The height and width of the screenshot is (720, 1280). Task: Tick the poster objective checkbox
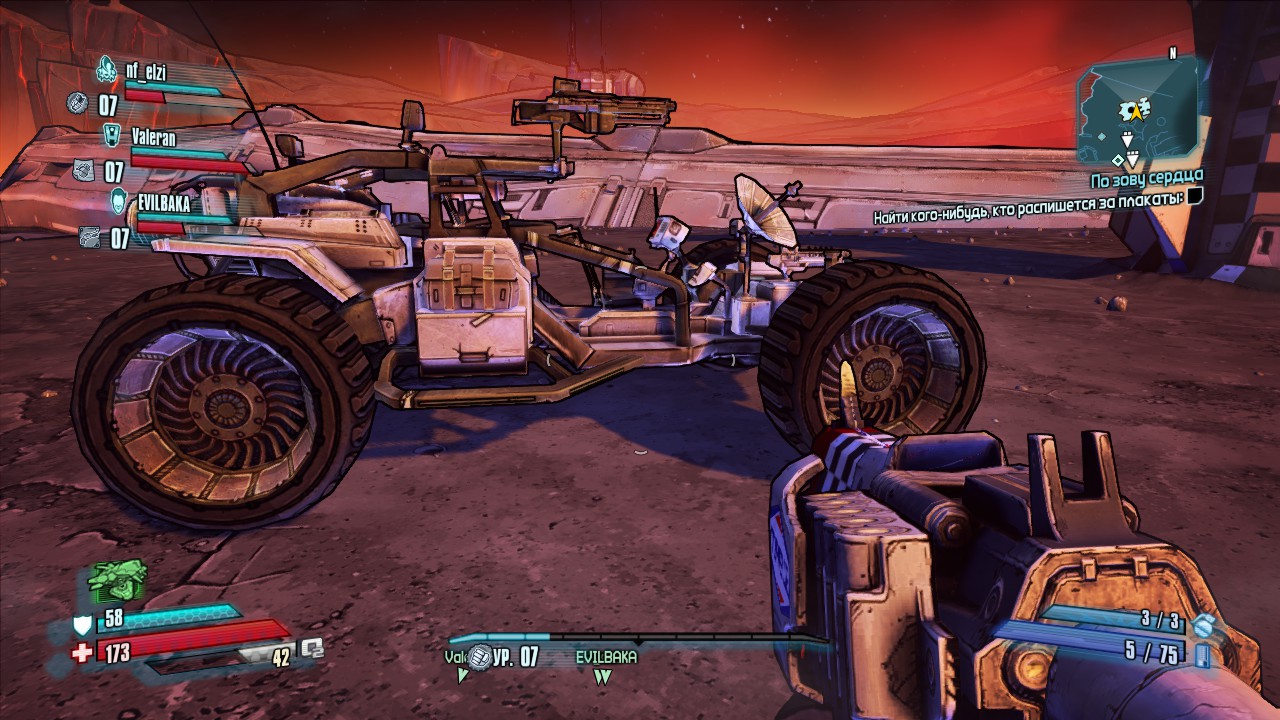pyautogui.click(x=1195, y=197)
